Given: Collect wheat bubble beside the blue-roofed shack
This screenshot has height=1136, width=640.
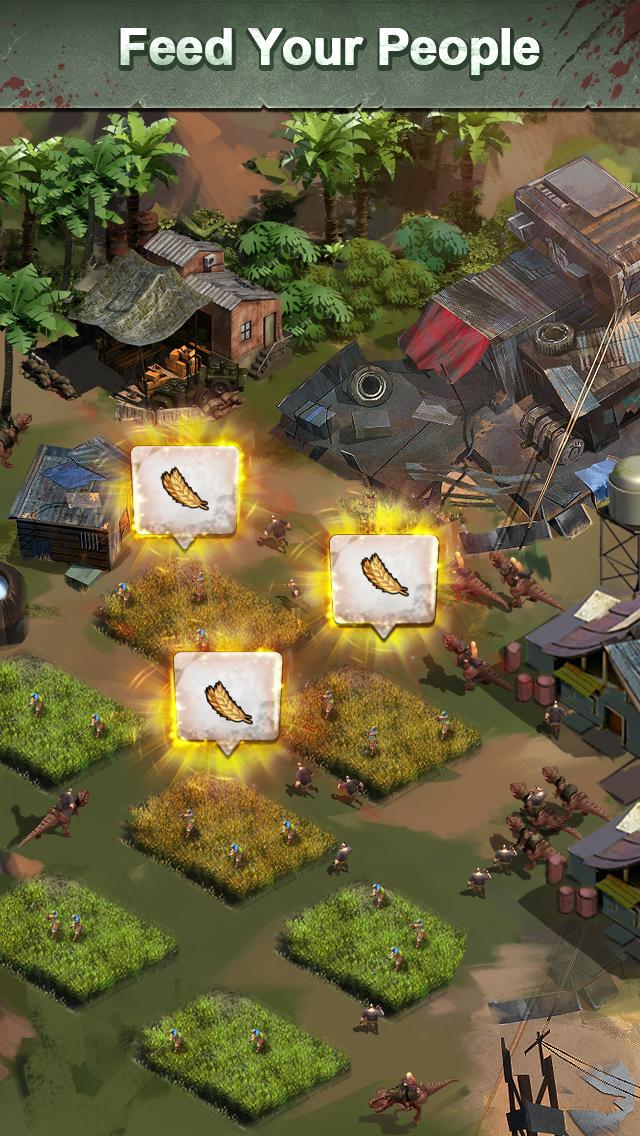Looking at the screenshot, I should coord(185,490).
